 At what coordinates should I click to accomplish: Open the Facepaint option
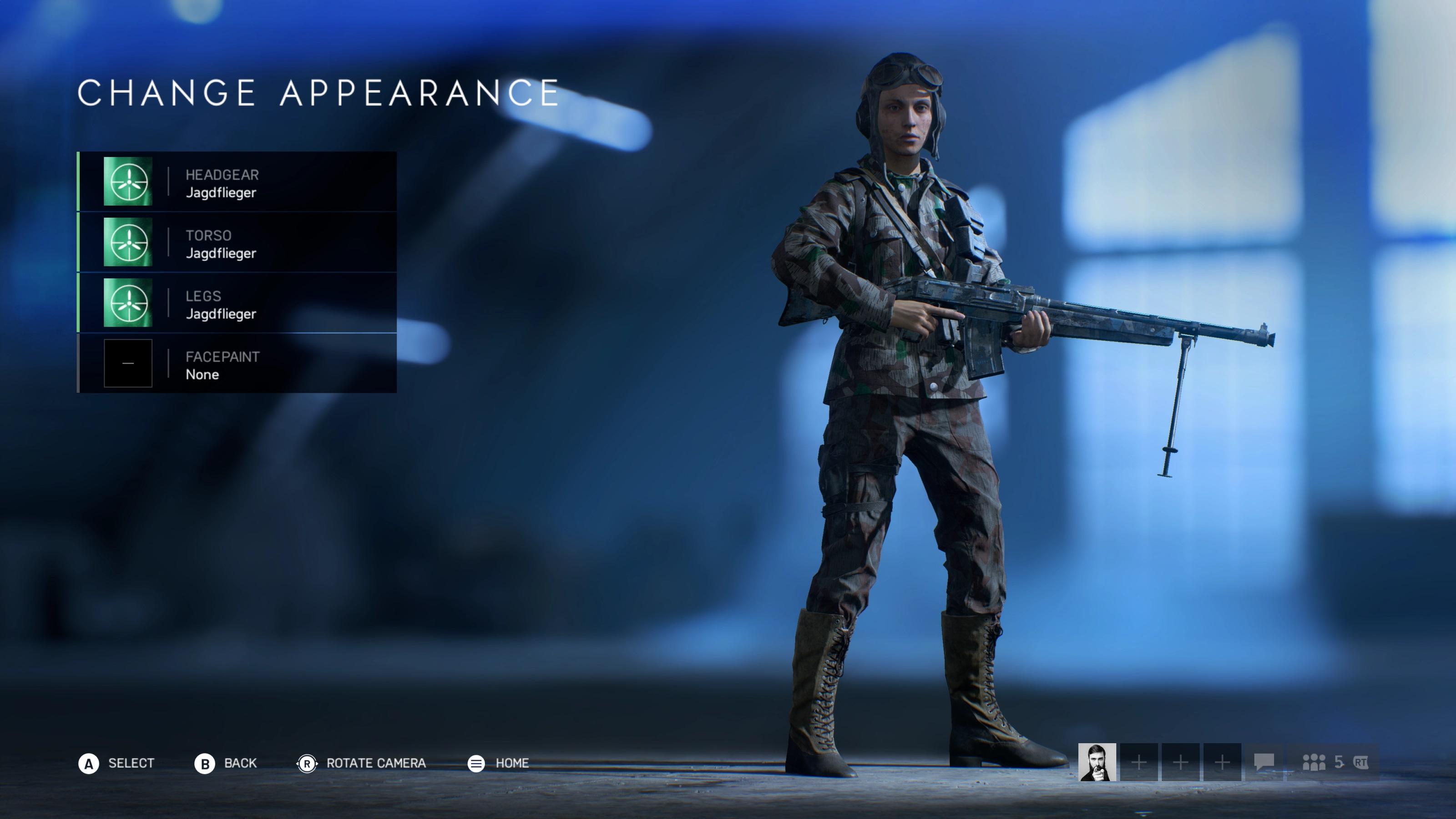point(238,364)
